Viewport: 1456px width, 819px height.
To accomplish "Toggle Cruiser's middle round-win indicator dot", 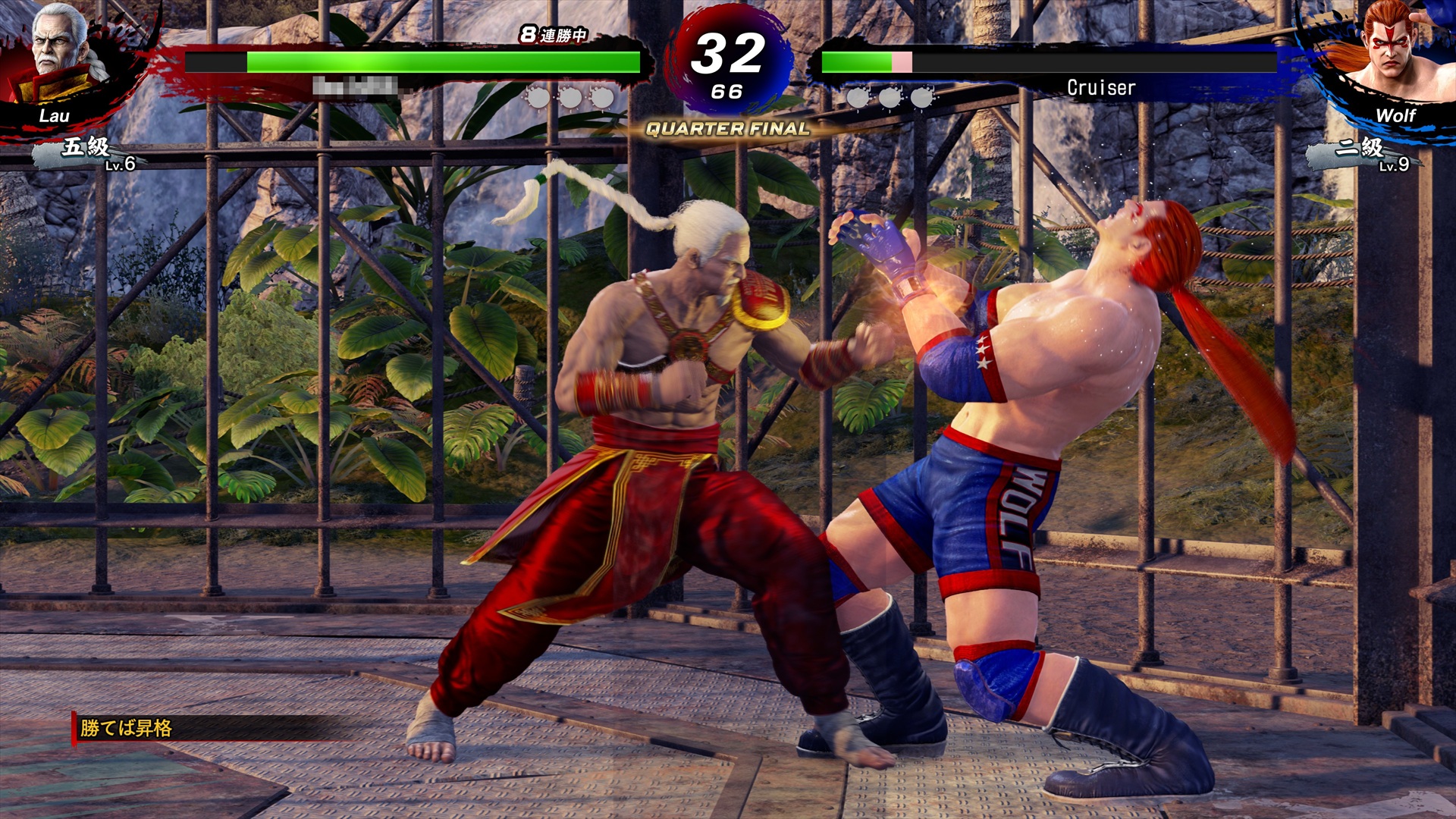I will [889, 97].
